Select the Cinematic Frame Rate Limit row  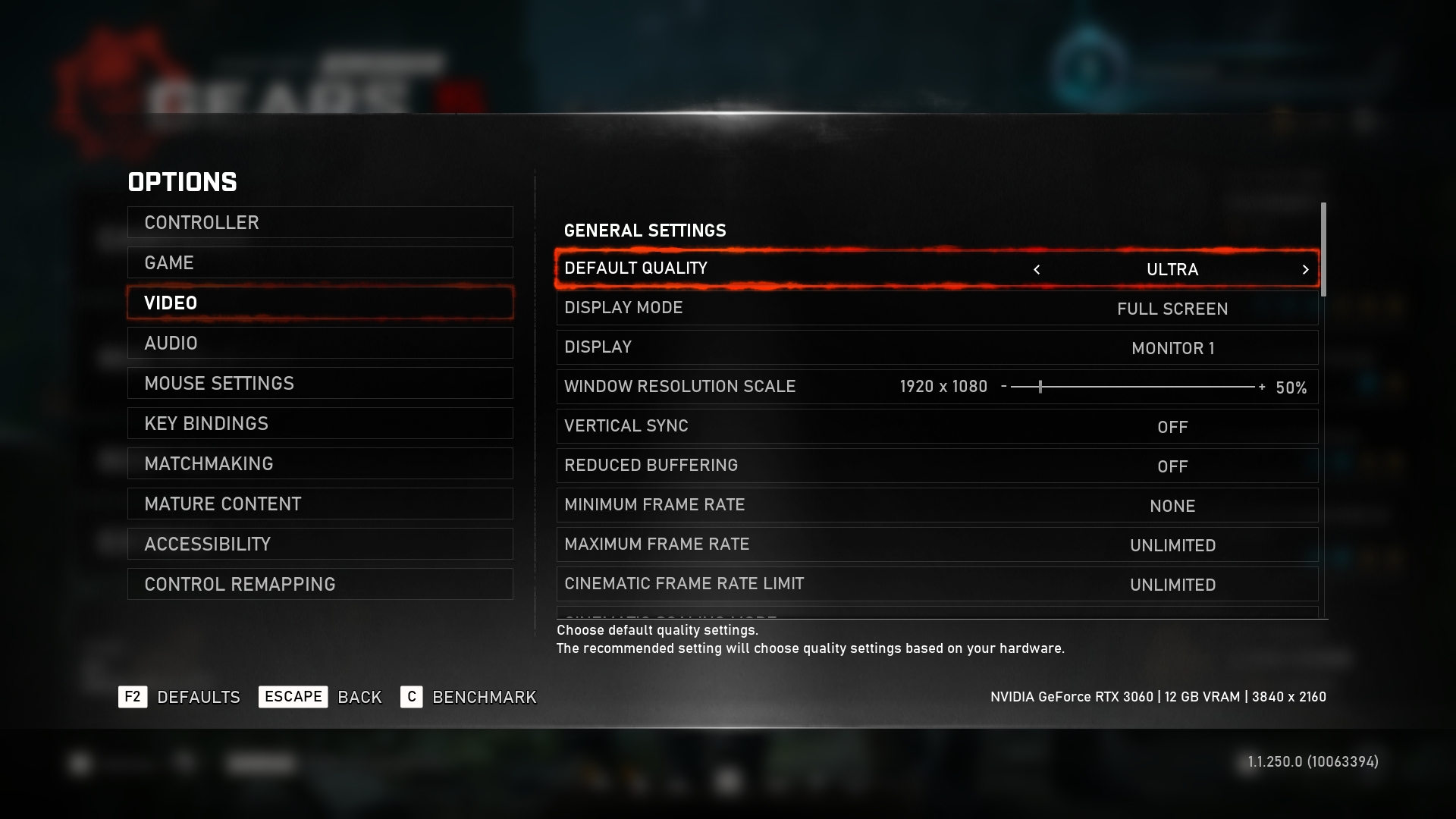point(937,584)
